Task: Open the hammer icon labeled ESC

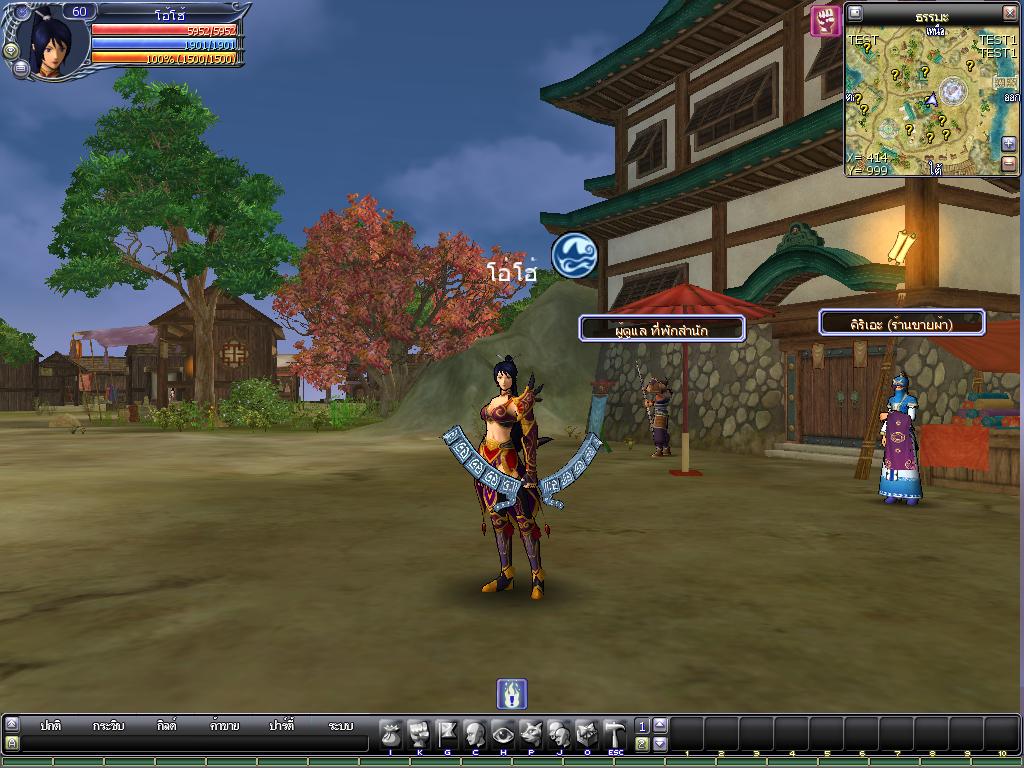Action: point(615,733)
